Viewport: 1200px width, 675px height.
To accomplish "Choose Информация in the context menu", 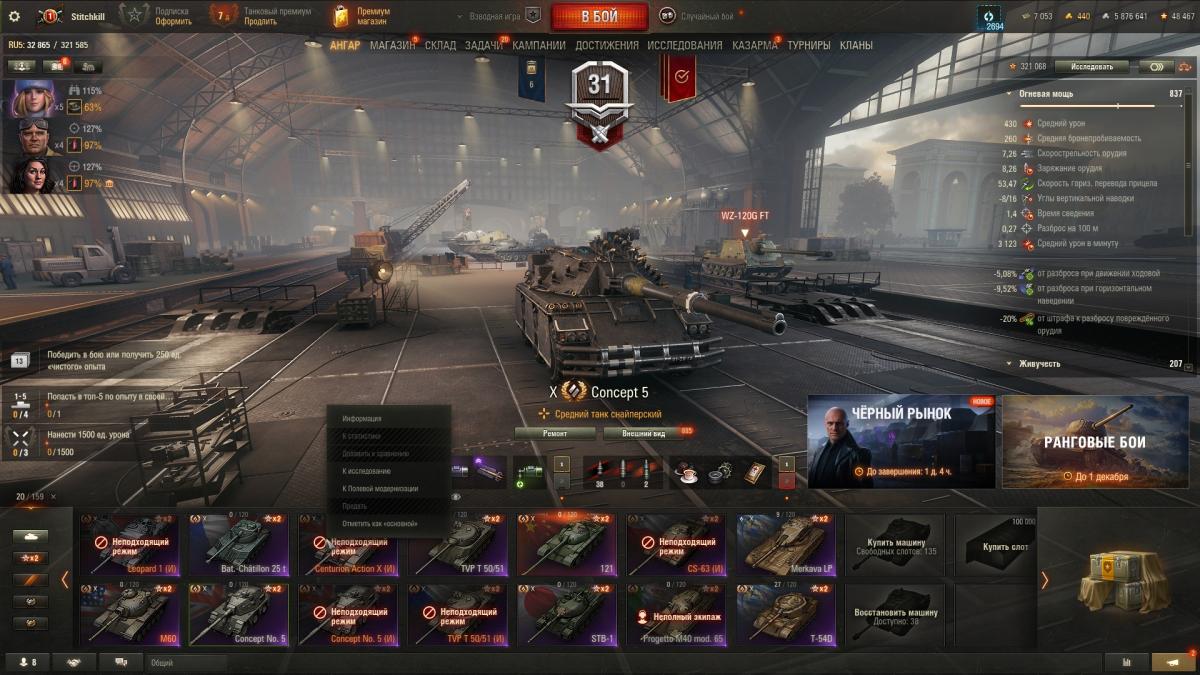I will [361, 418].
